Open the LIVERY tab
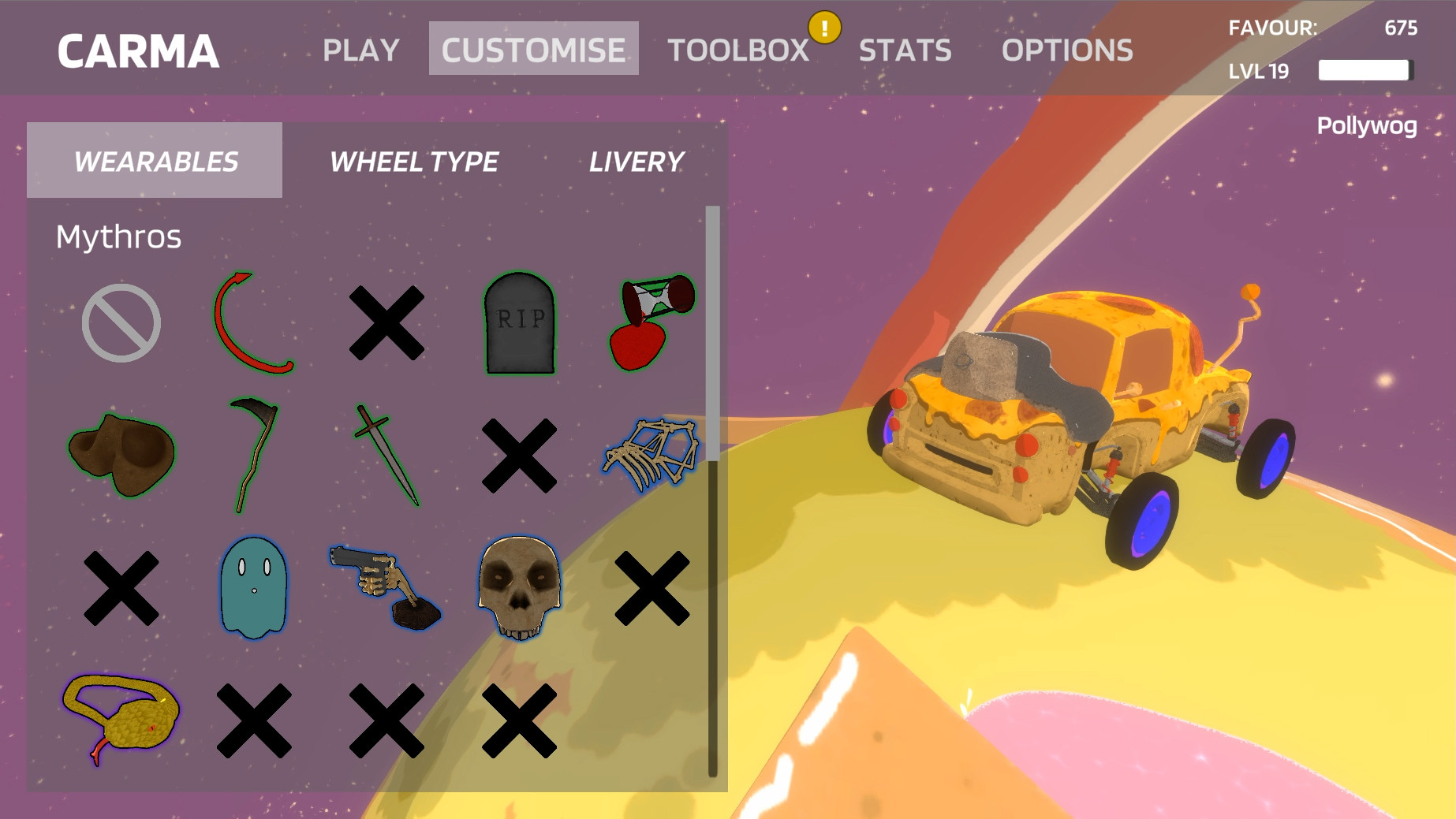 pos(636,162)
